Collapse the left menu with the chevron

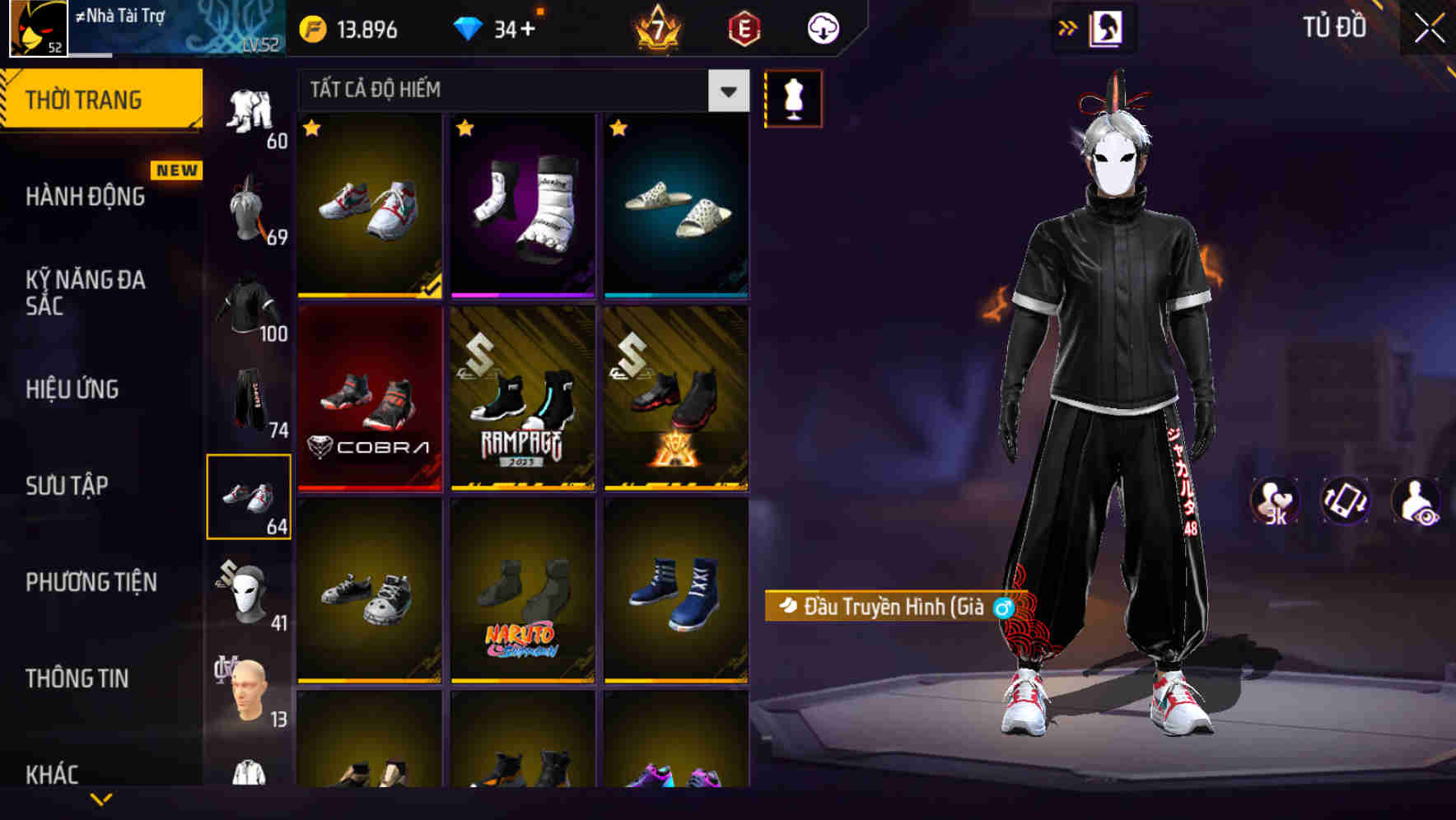101,796
